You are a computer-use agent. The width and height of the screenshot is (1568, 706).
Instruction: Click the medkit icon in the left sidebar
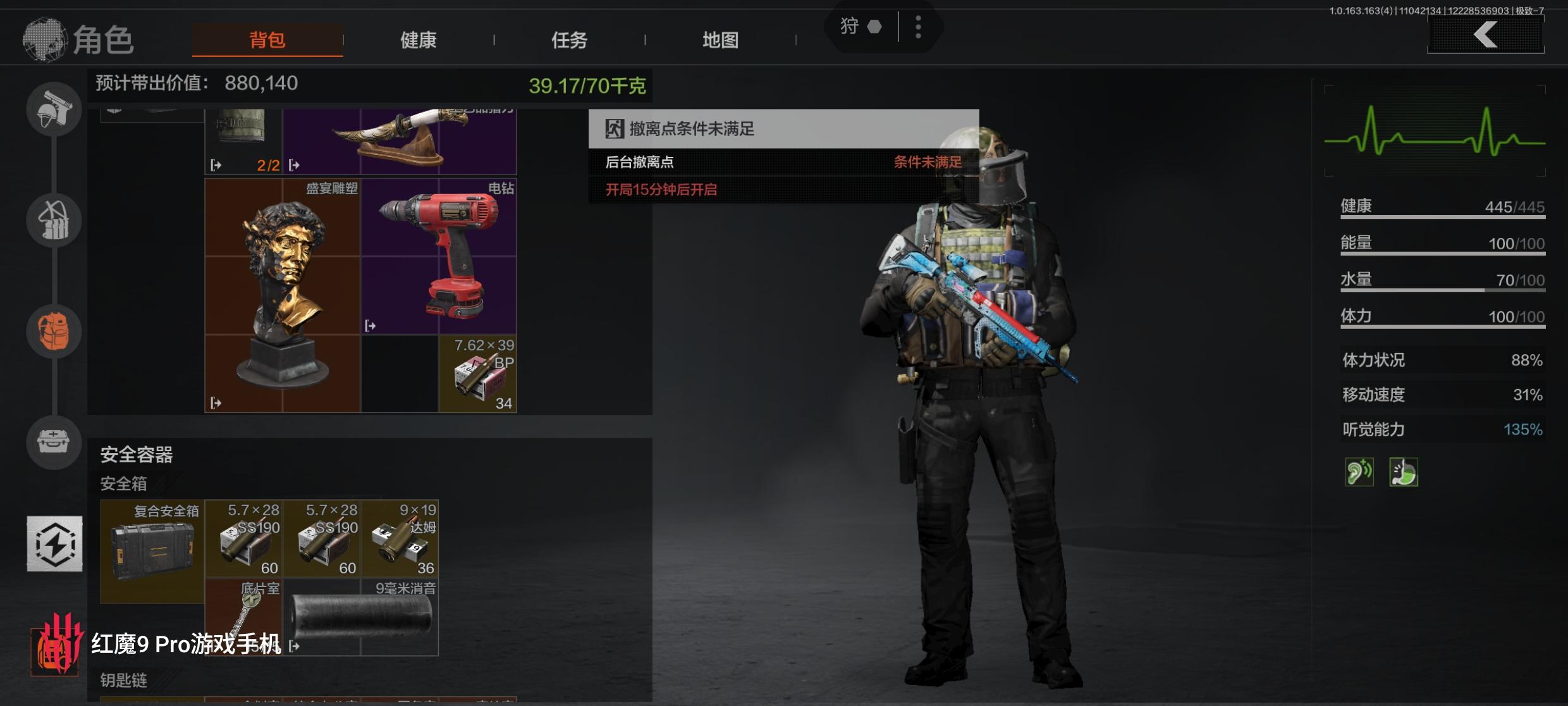(x=54, y=443)
